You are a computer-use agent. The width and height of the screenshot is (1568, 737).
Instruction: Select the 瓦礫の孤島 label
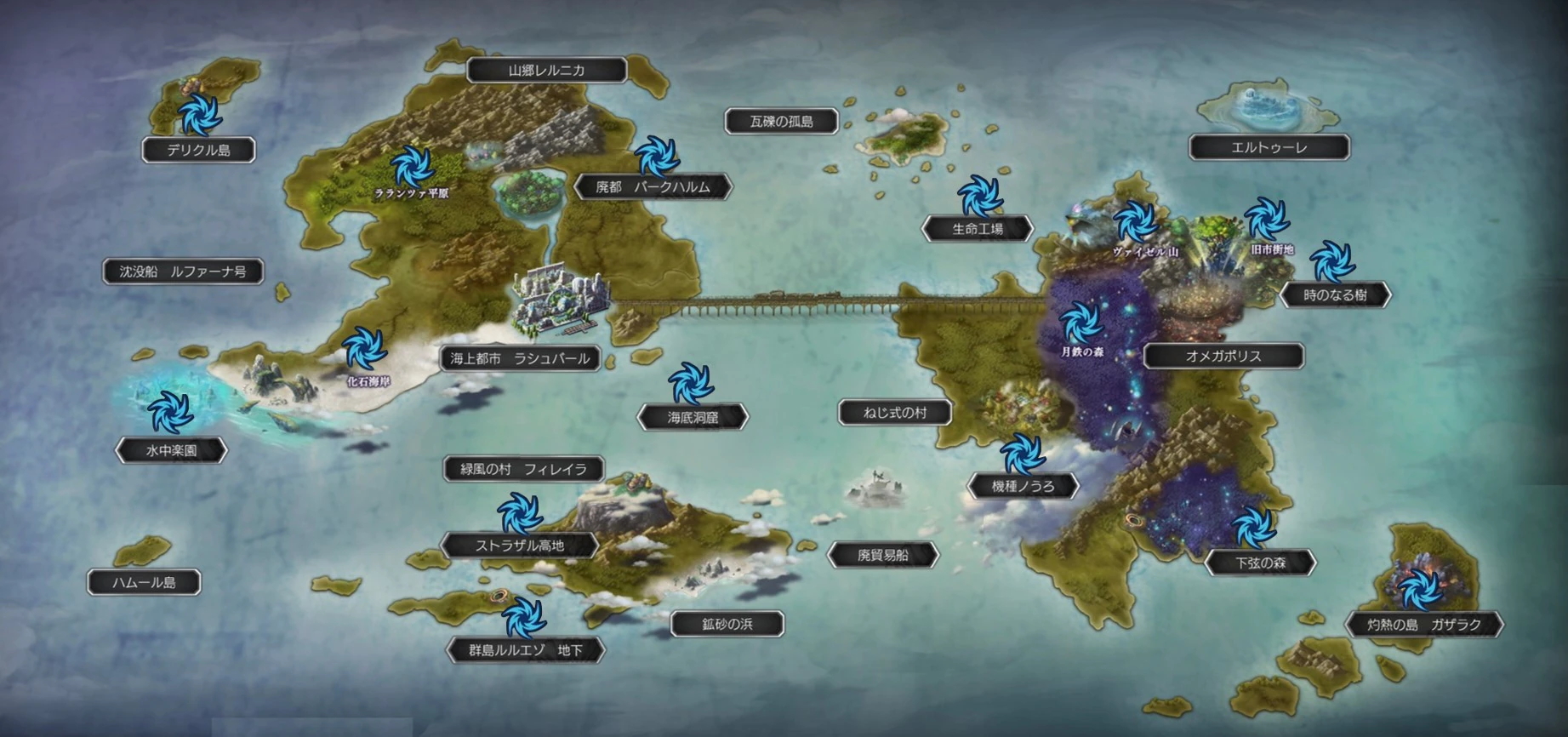pyautogui.click(x=781, y=121)
